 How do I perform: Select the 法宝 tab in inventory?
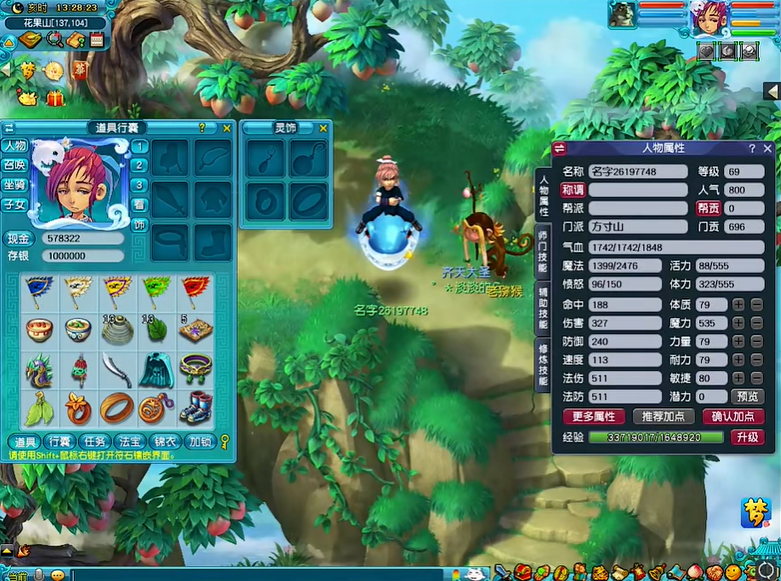coord(130,441)
